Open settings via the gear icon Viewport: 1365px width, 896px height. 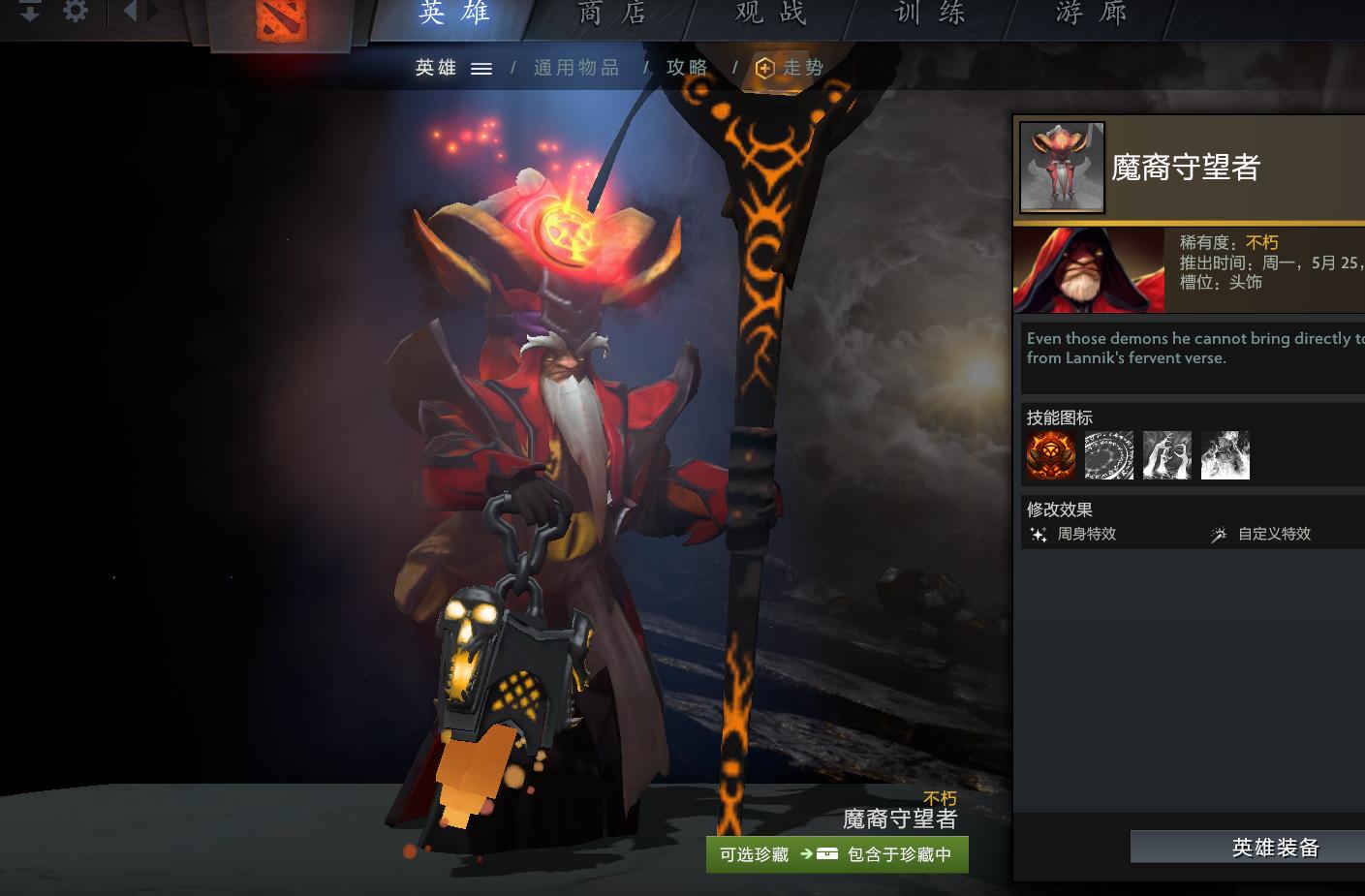point(76,12)
